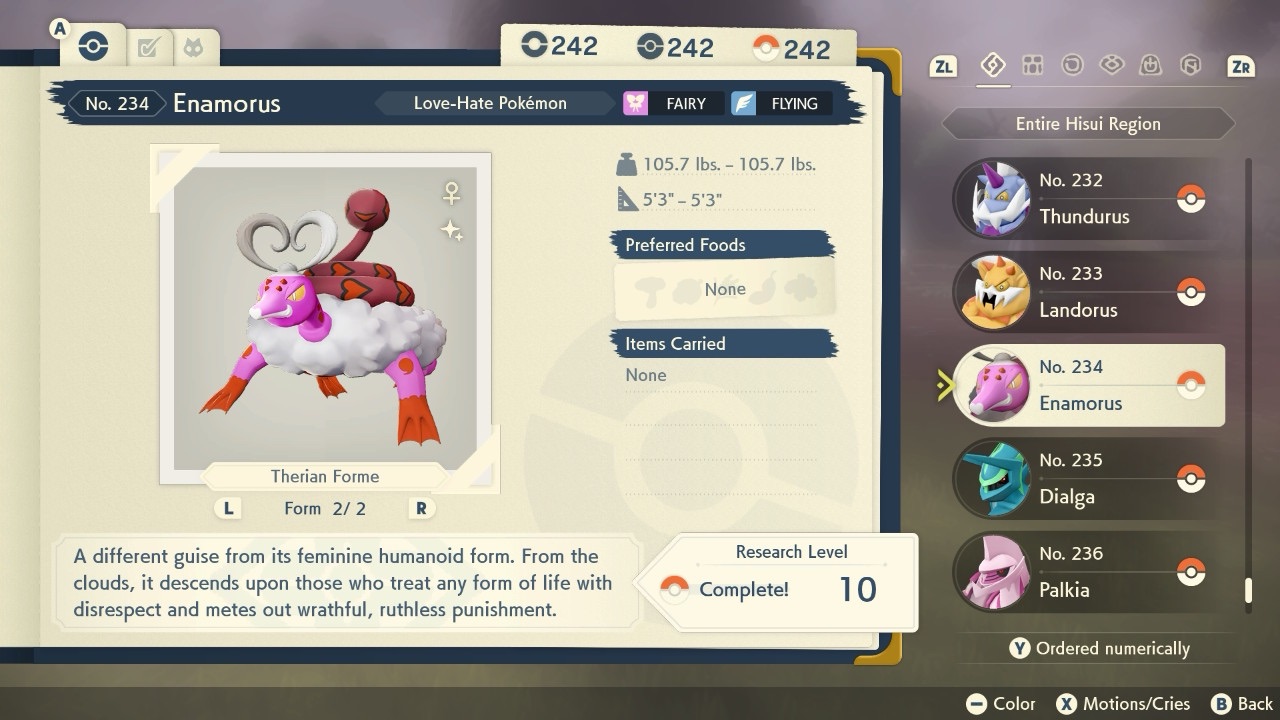The image size is (1280, 720).
Task: Click the Fairy type badge
Action: [x=671, y=104]
